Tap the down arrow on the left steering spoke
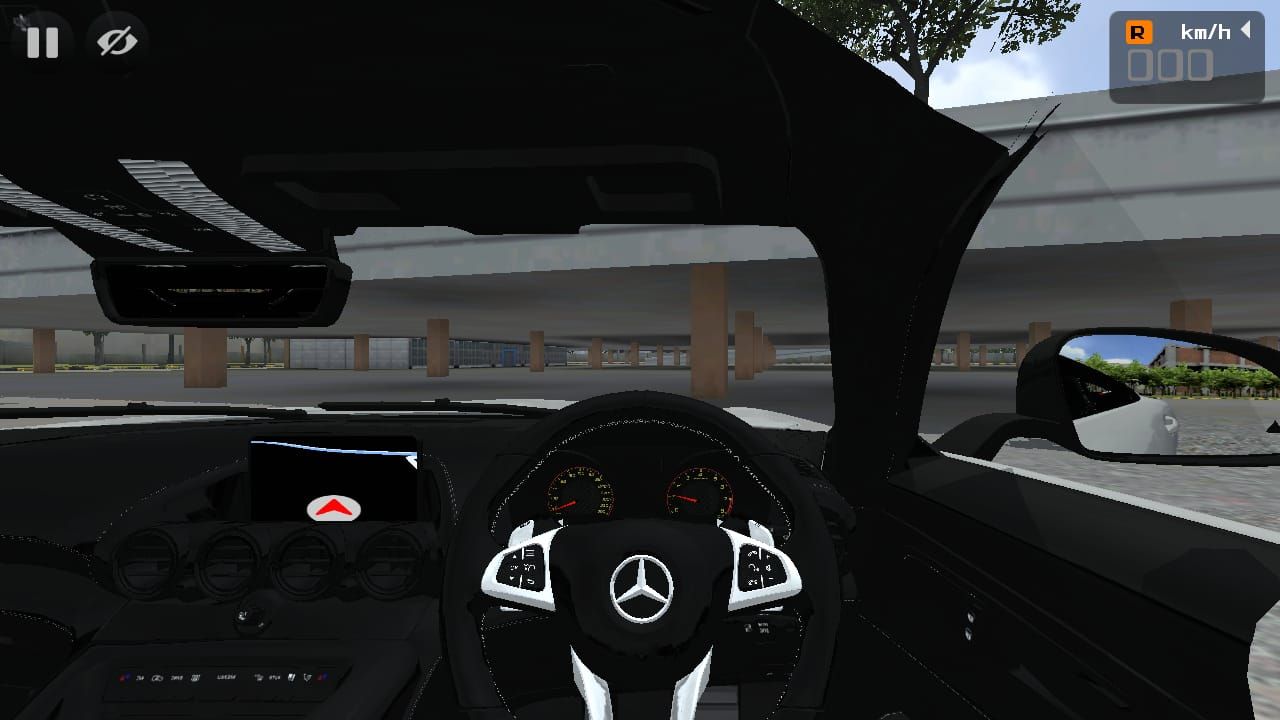Screen dimensions: 1280x720 [x=513, y=577]
